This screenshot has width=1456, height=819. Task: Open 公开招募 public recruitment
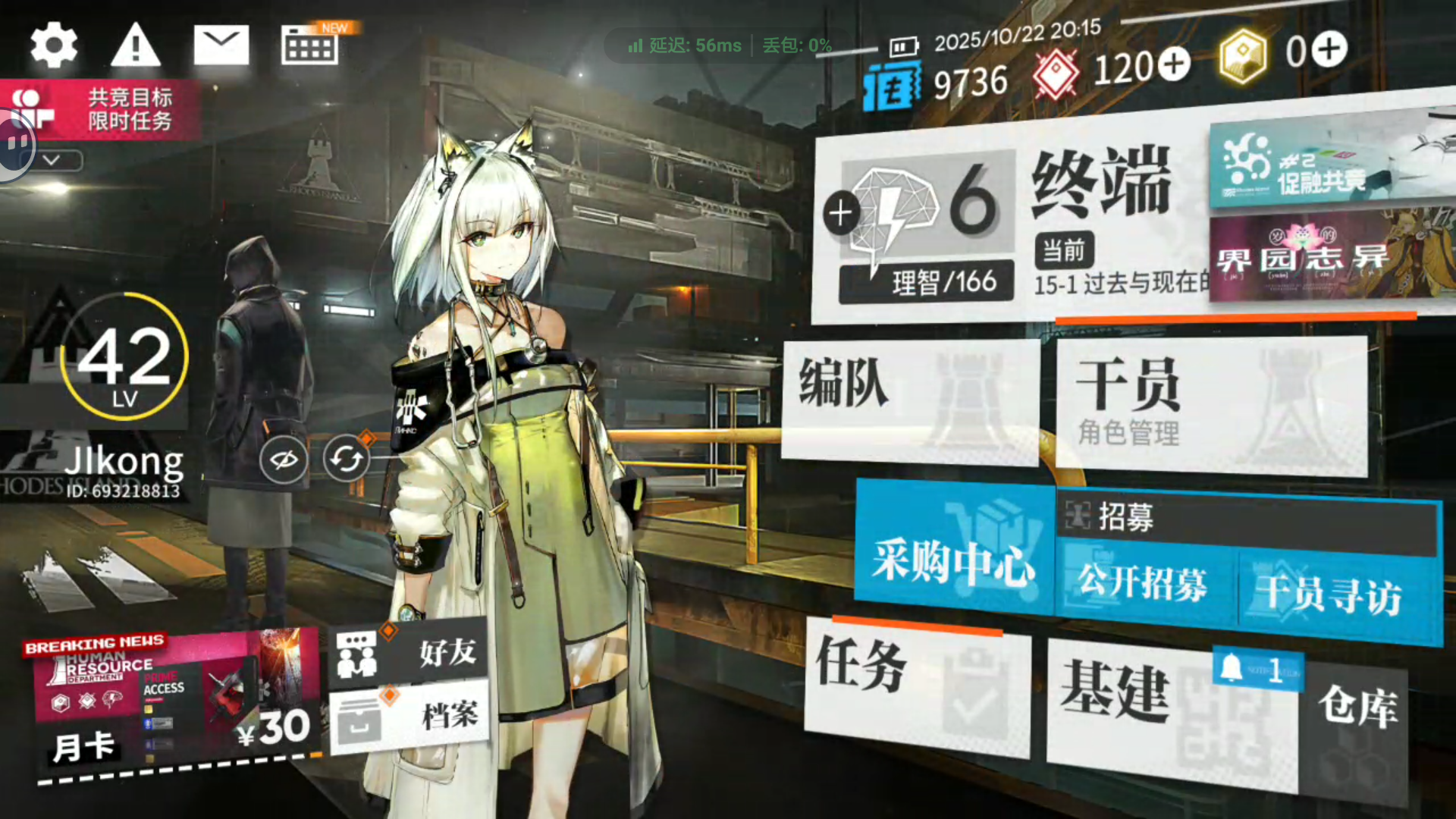coord(1145,584)
